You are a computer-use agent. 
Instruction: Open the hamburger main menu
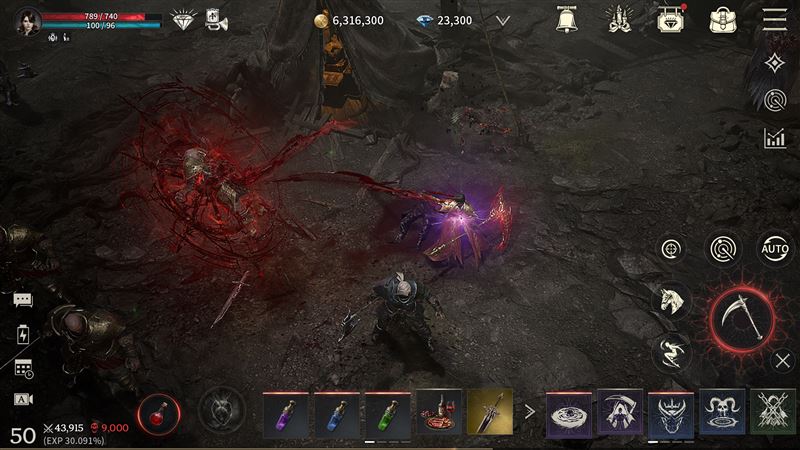point(774,19)
